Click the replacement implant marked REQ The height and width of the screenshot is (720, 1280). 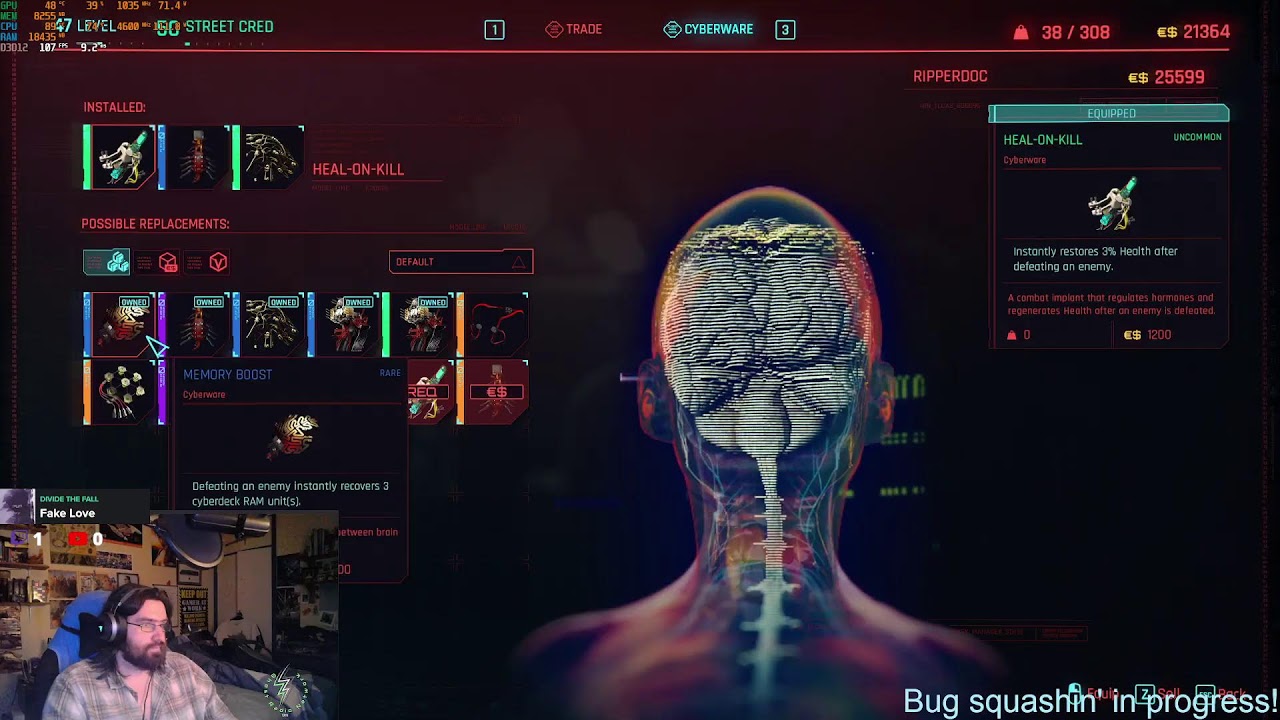pyautogui.click(x=429, y=392)
